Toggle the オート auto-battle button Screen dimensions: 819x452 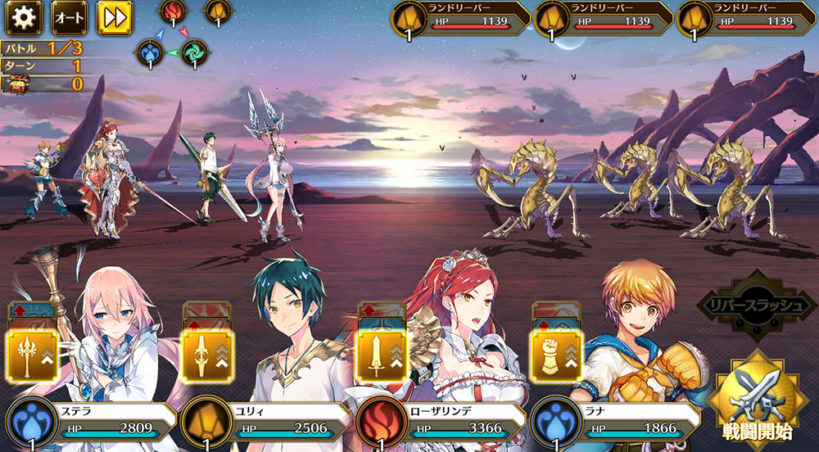(x=68, y=17)
